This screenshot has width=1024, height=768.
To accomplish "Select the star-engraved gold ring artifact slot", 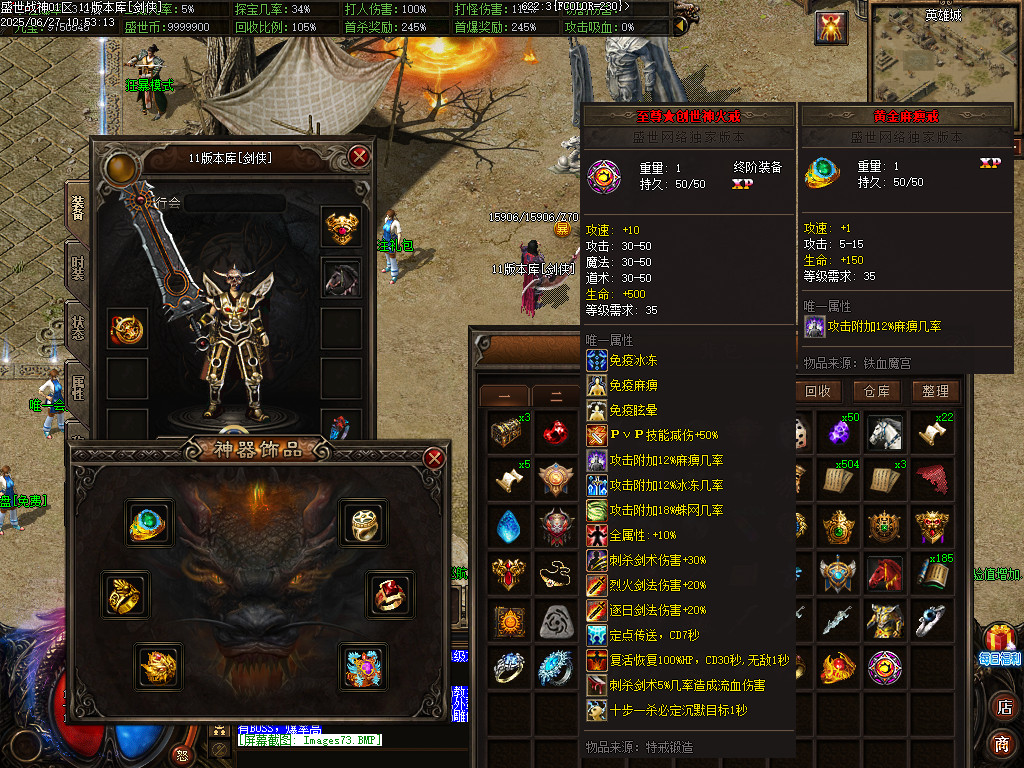I will (362, 521).
